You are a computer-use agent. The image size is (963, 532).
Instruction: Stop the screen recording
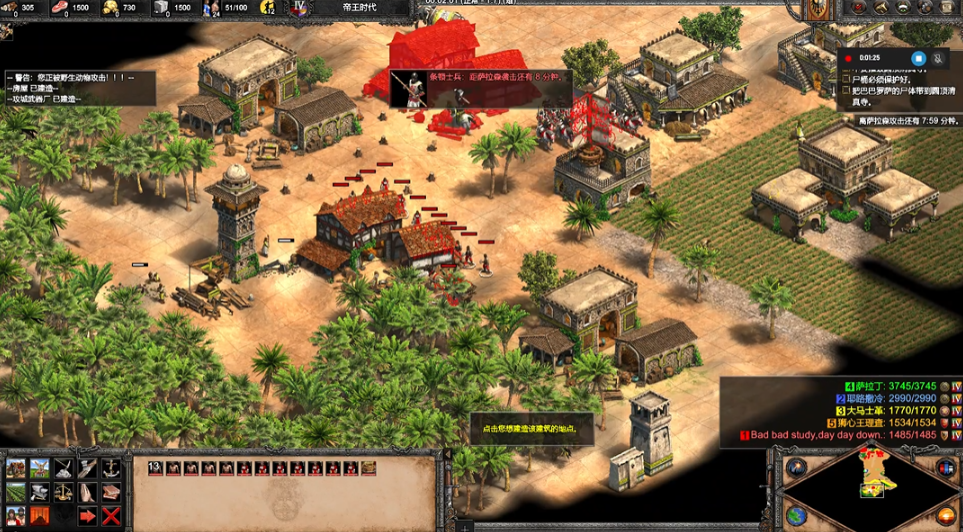[918, 58]
